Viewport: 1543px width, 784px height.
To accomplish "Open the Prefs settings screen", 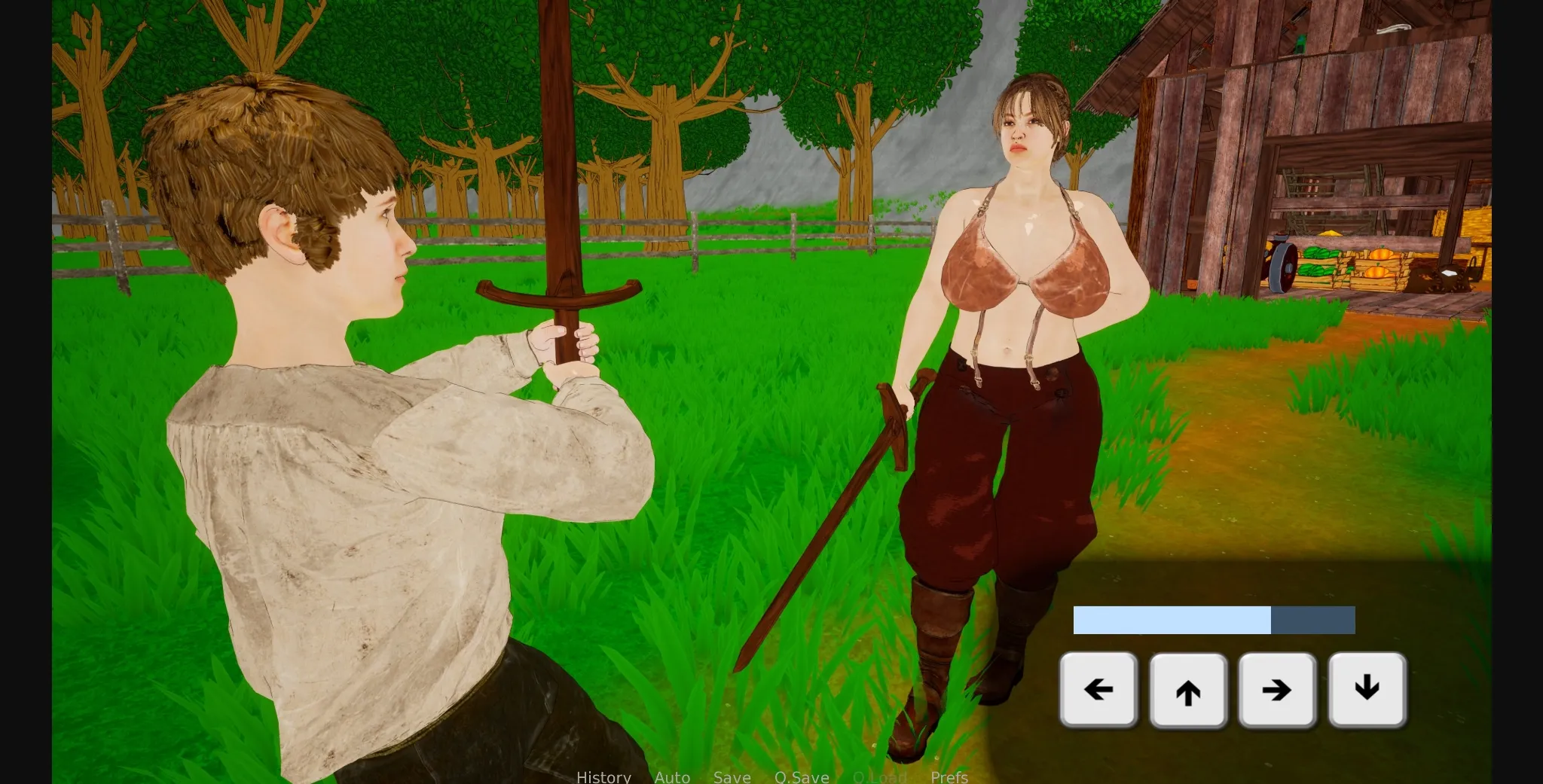I will (x=949, y=777).
